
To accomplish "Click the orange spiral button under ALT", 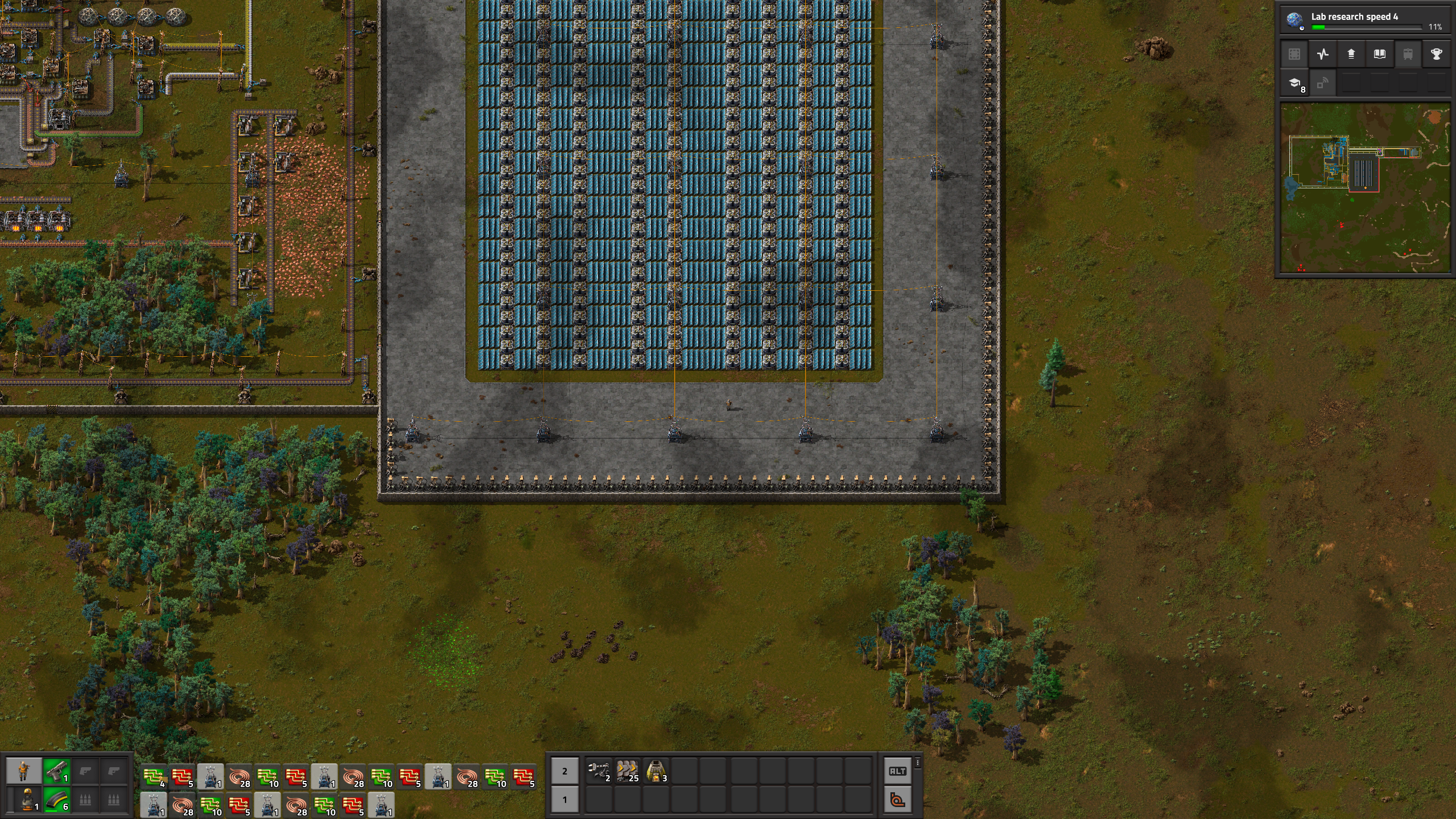I will point(897,800).
